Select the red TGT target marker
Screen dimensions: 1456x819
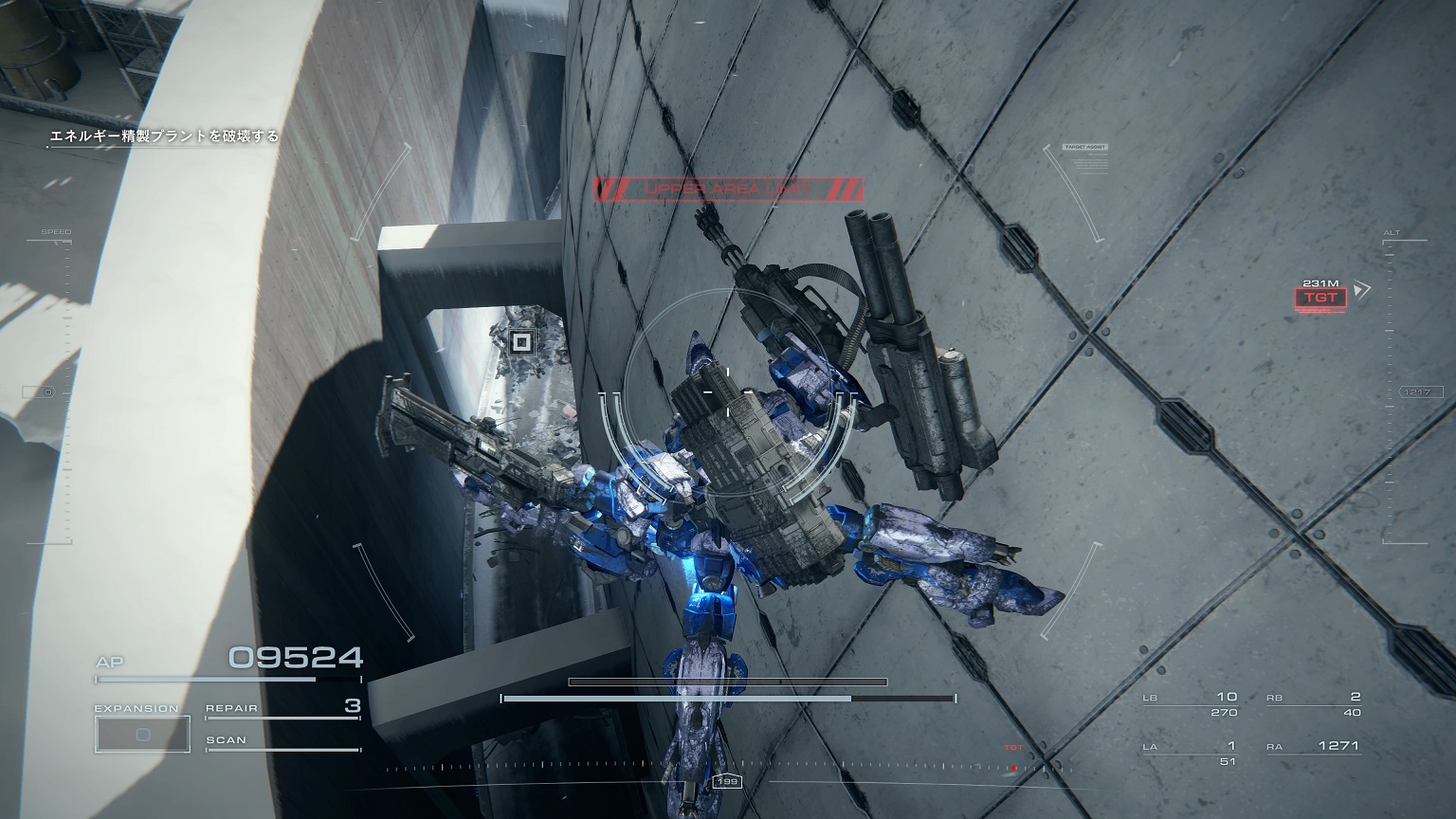pos(1320,298)
